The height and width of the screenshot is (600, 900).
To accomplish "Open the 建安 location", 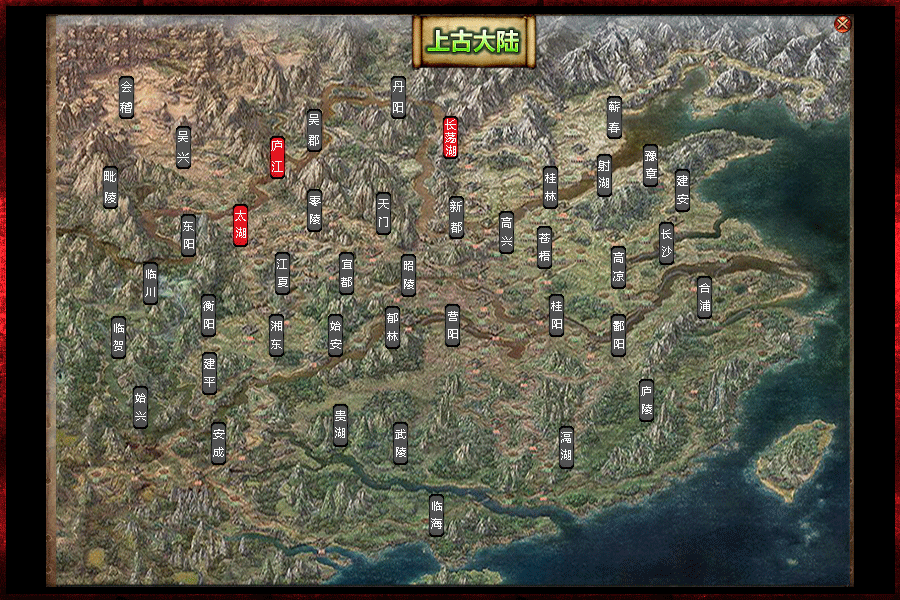I will click(682, 190).
